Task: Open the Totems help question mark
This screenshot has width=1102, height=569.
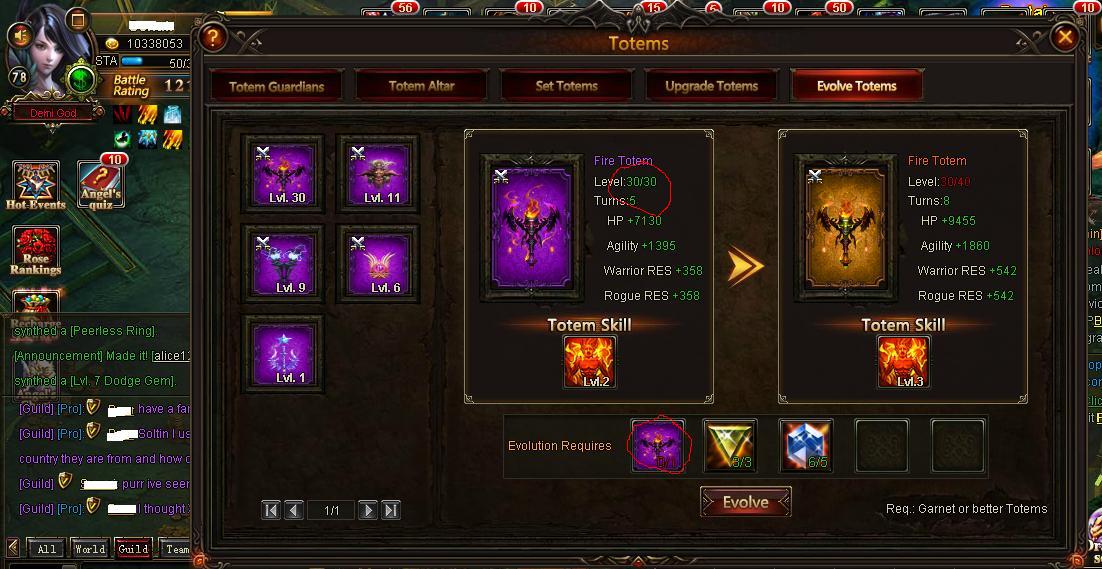Action: click(x=212, y=38)
